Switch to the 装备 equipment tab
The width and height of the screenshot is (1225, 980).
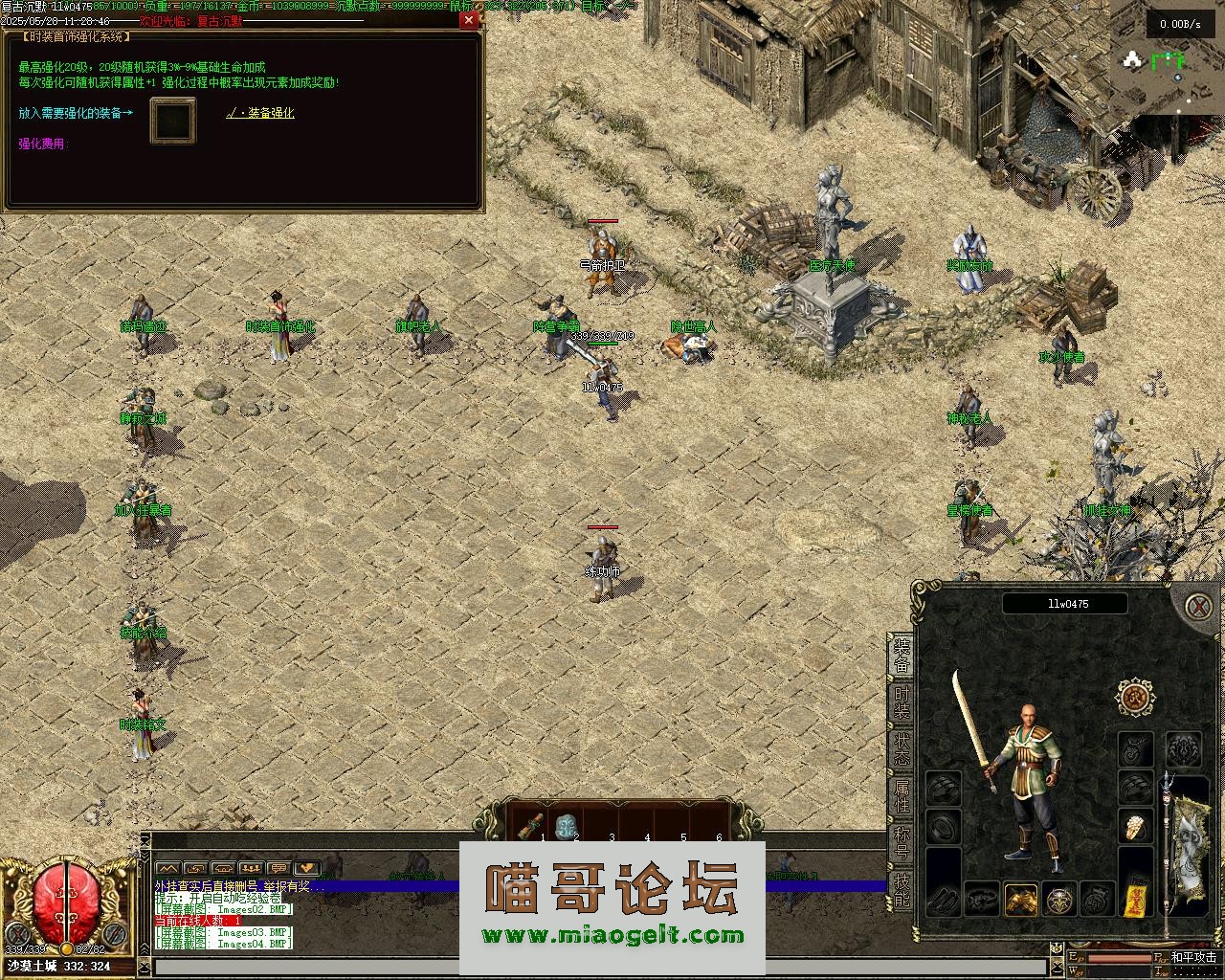click(x=902, y=654)
